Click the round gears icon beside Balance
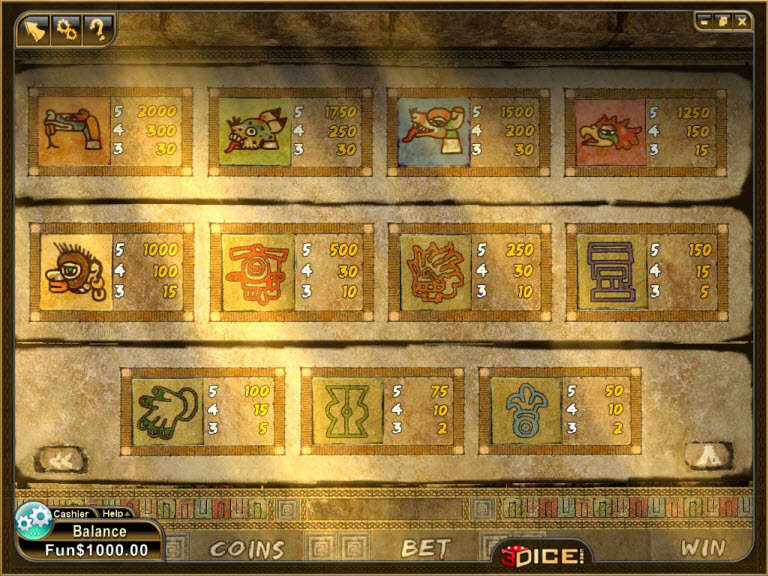 (34, 521)
